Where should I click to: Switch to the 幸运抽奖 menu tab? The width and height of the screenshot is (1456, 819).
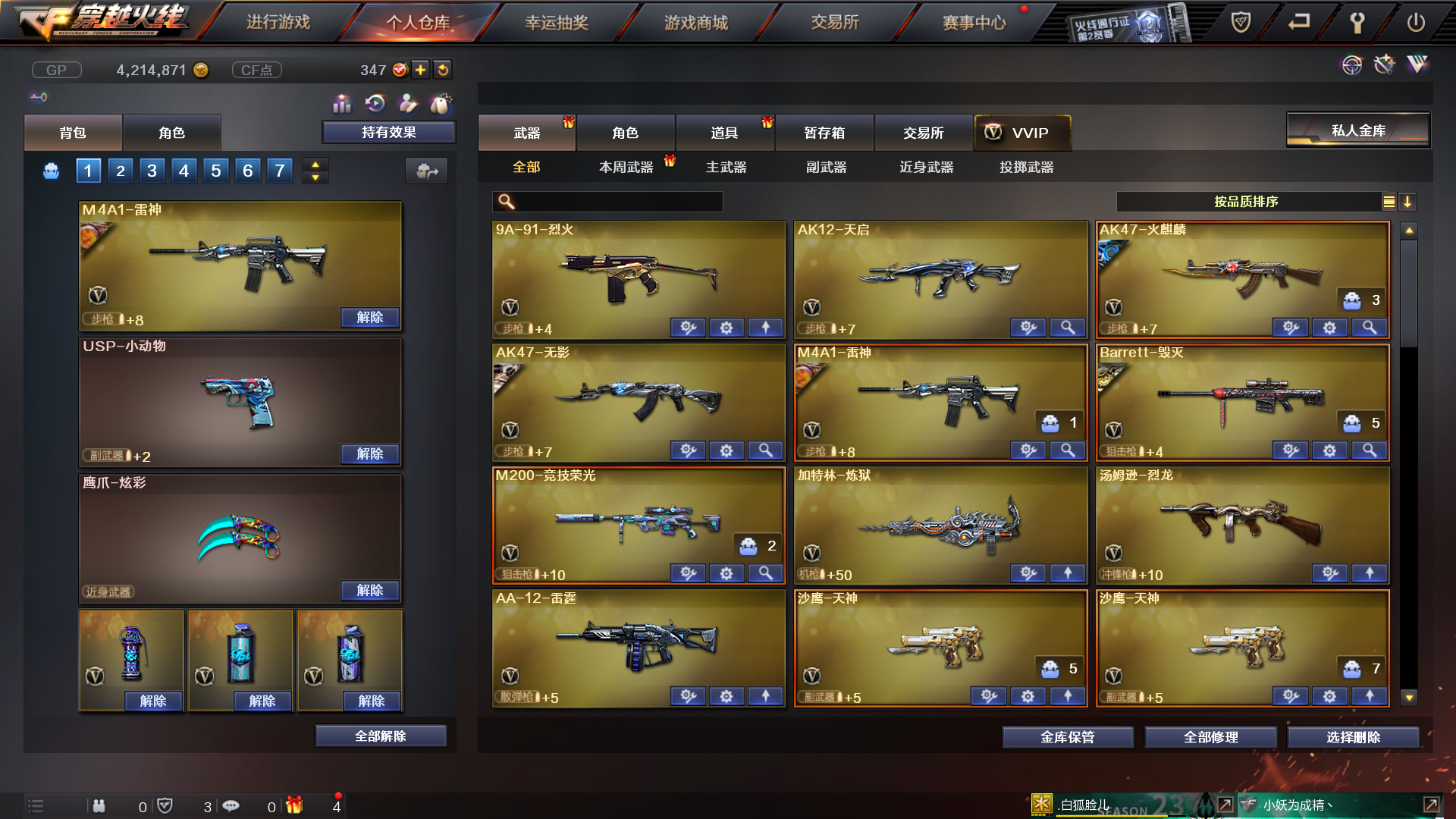[x=557, y=23]
